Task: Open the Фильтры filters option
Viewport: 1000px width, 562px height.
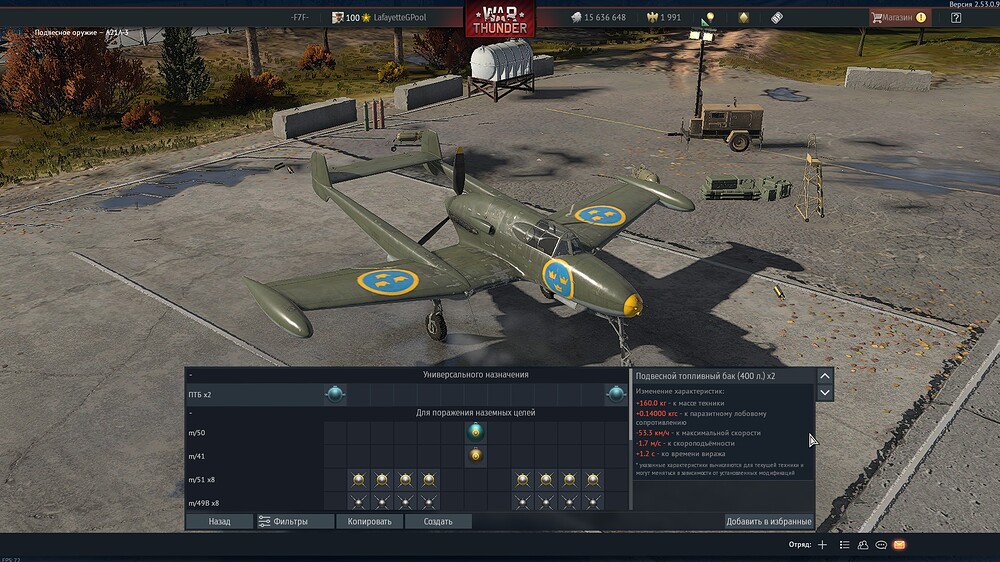Action: 282,521
